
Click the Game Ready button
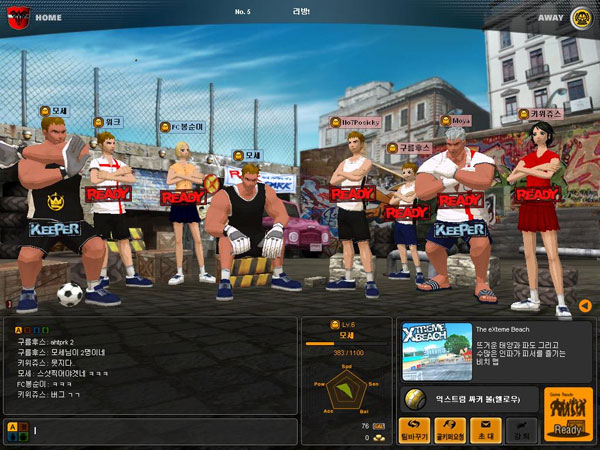567,415
